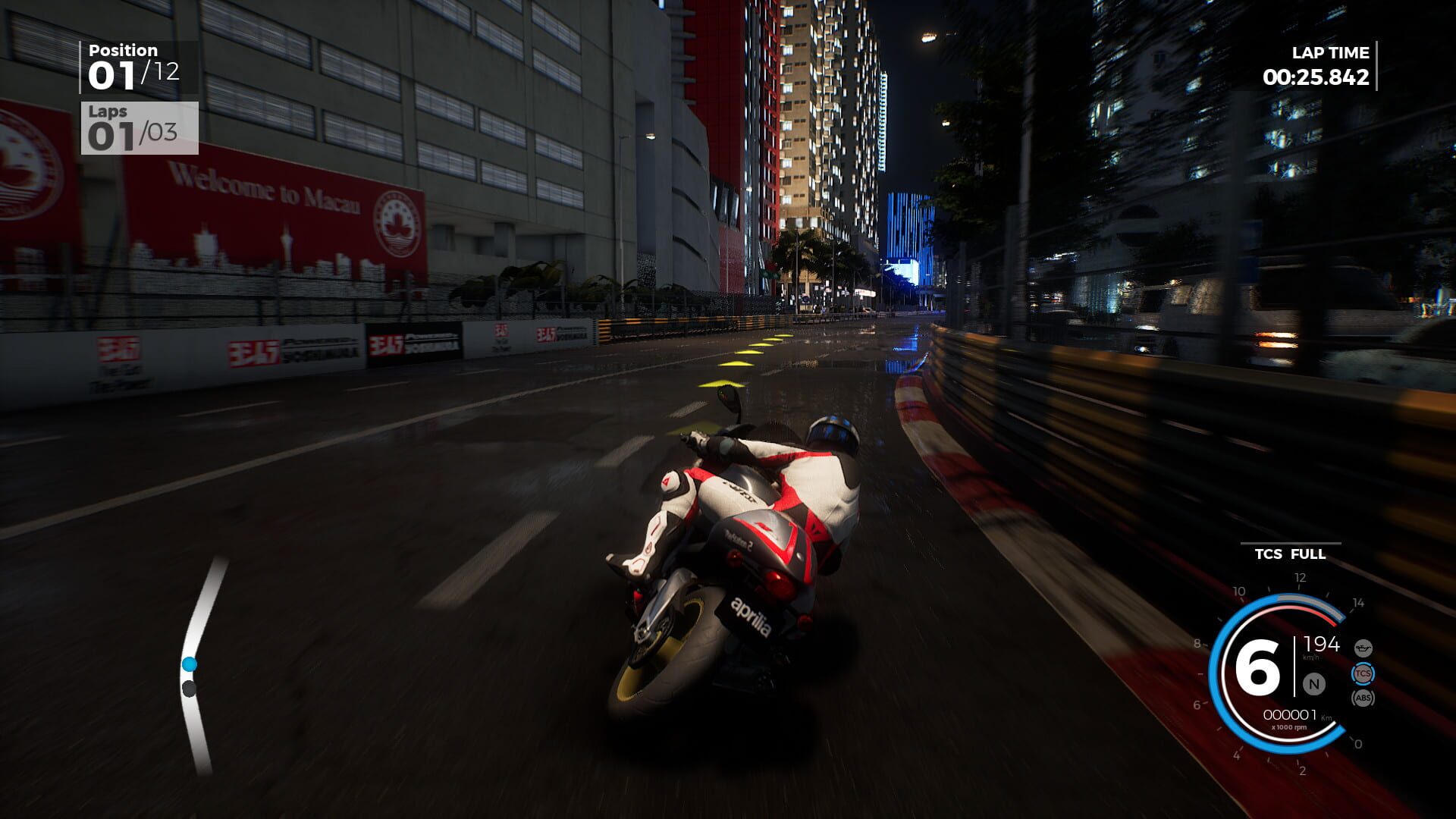Click the neutral gear N indicator
The image size is (1456, 819).
pos(1313,683)
